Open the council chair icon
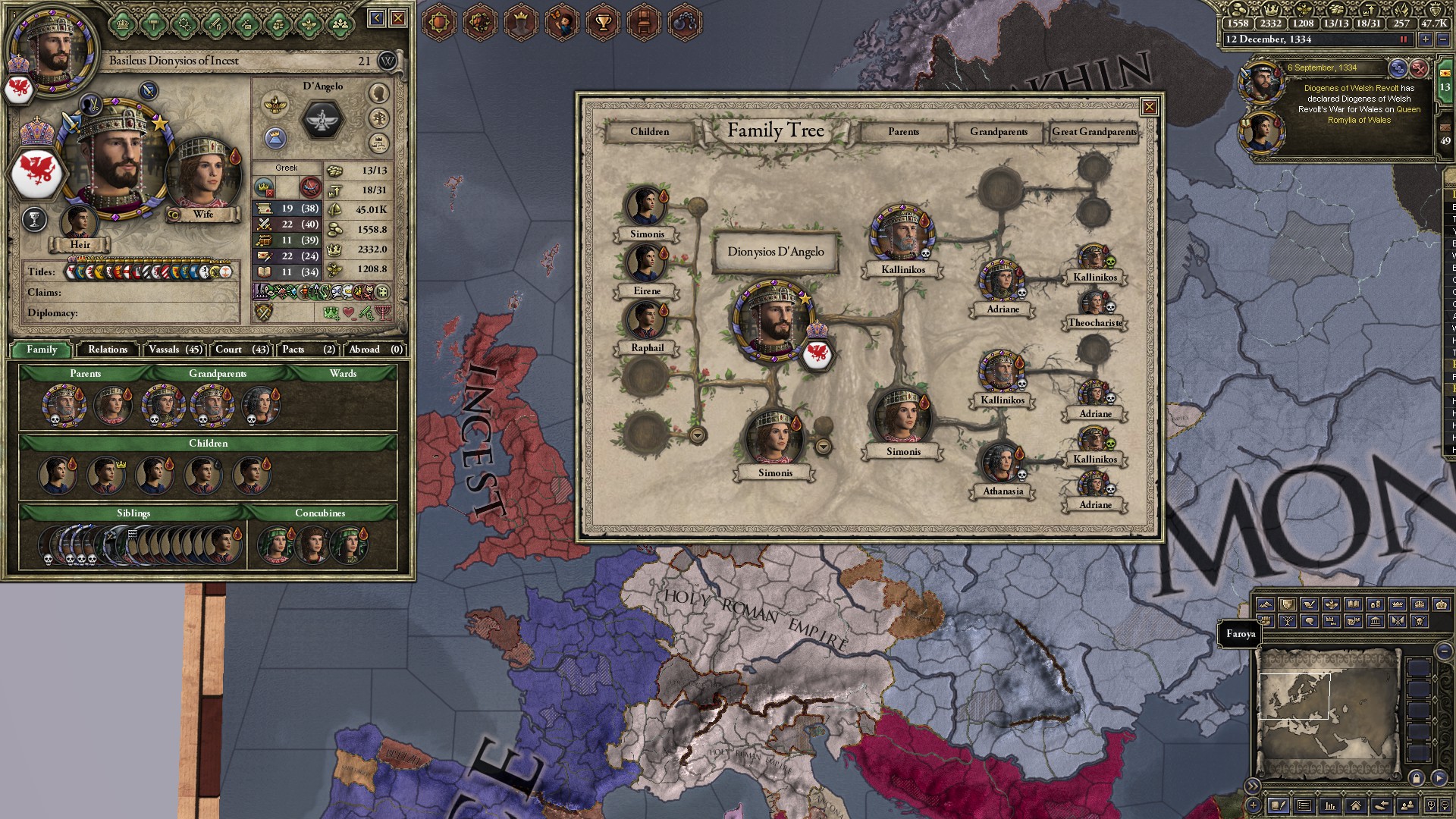This screenshot has width=1456, height=819. pyautogui.click(x=645, y=21)
